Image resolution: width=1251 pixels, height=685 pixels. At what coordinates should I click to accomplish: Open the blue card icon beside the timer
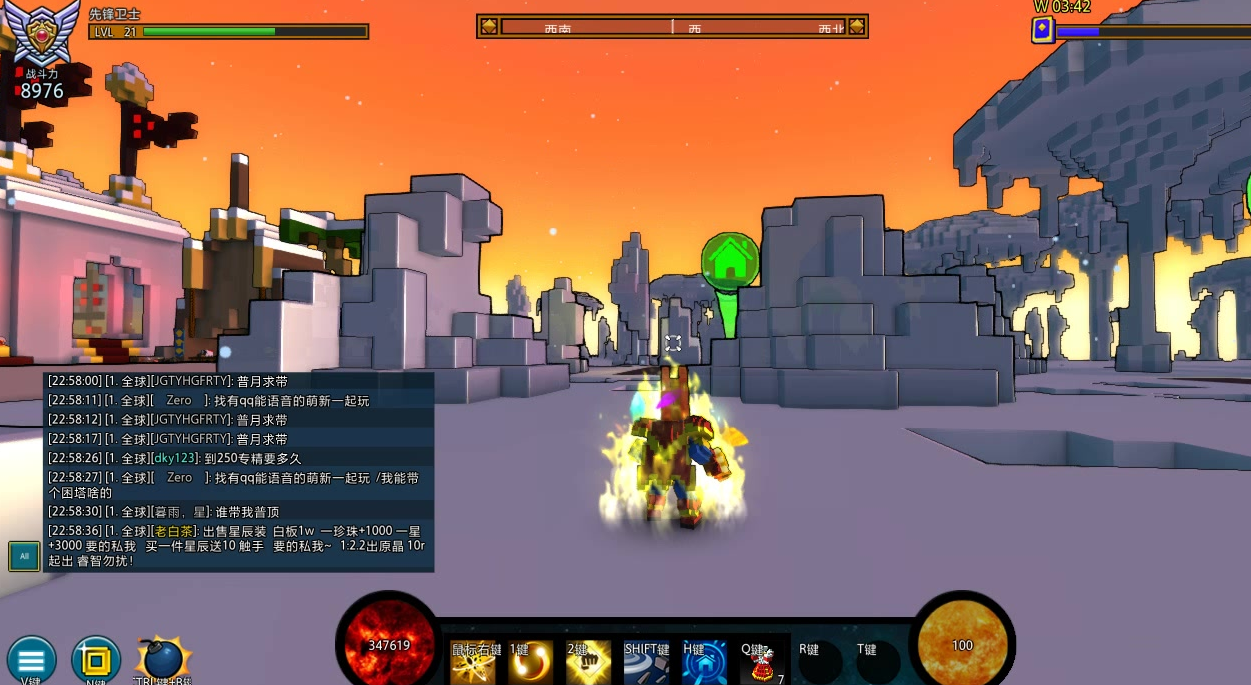1042,30
